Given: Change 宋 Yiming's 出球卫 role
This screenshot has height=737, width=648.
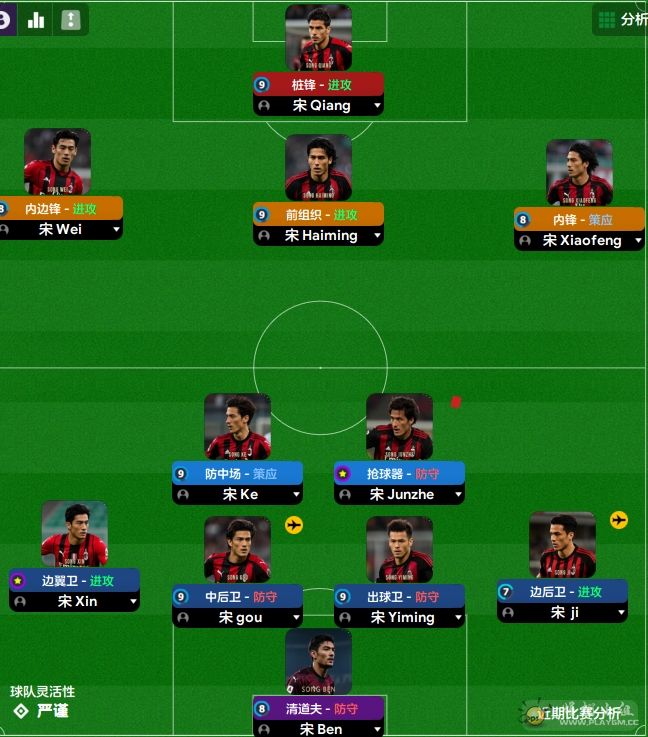Looking at the screenshot, I should [x=401, y=597].
